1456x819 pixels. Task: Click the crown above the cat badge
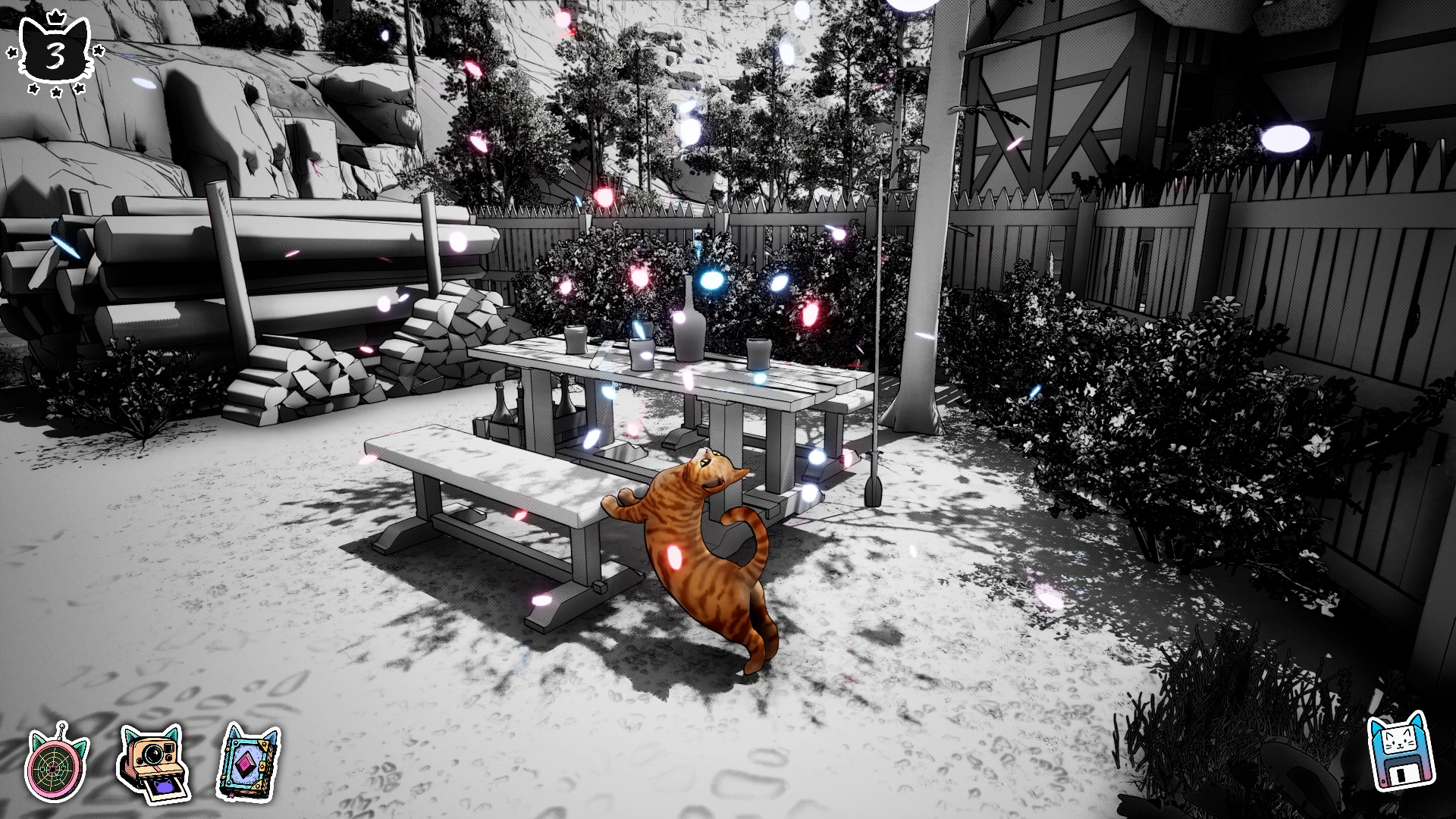click(56, 17)
